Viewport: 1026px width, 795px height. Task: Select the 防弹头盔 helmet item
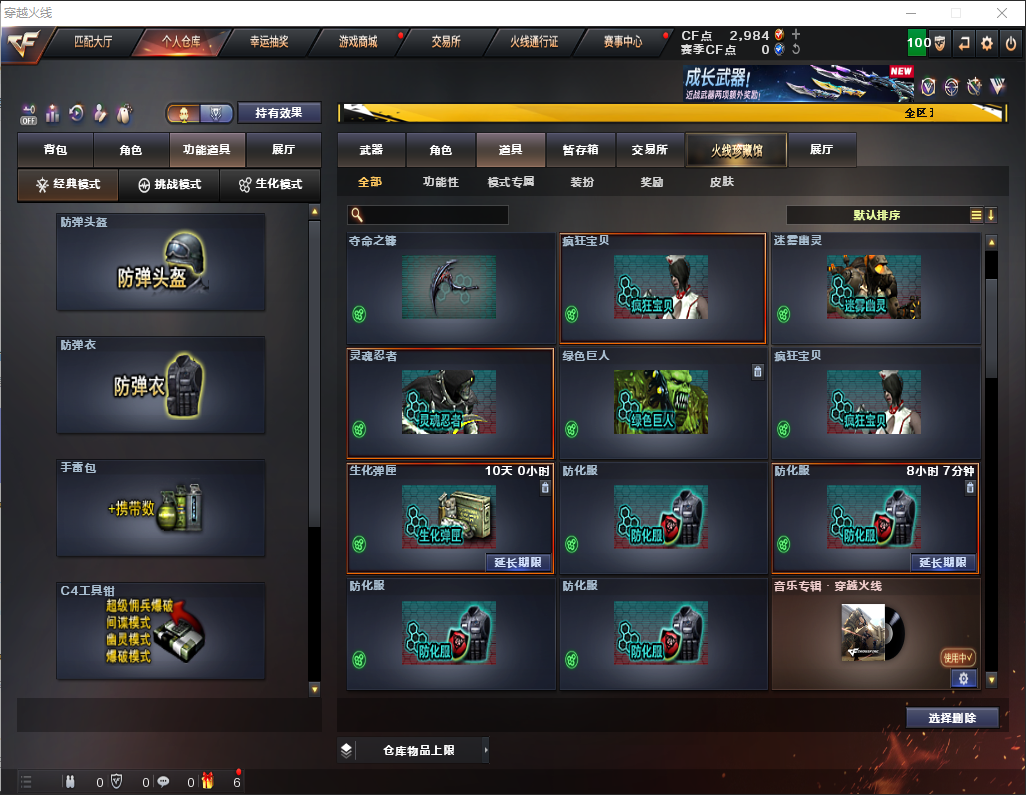coord(161,262)
